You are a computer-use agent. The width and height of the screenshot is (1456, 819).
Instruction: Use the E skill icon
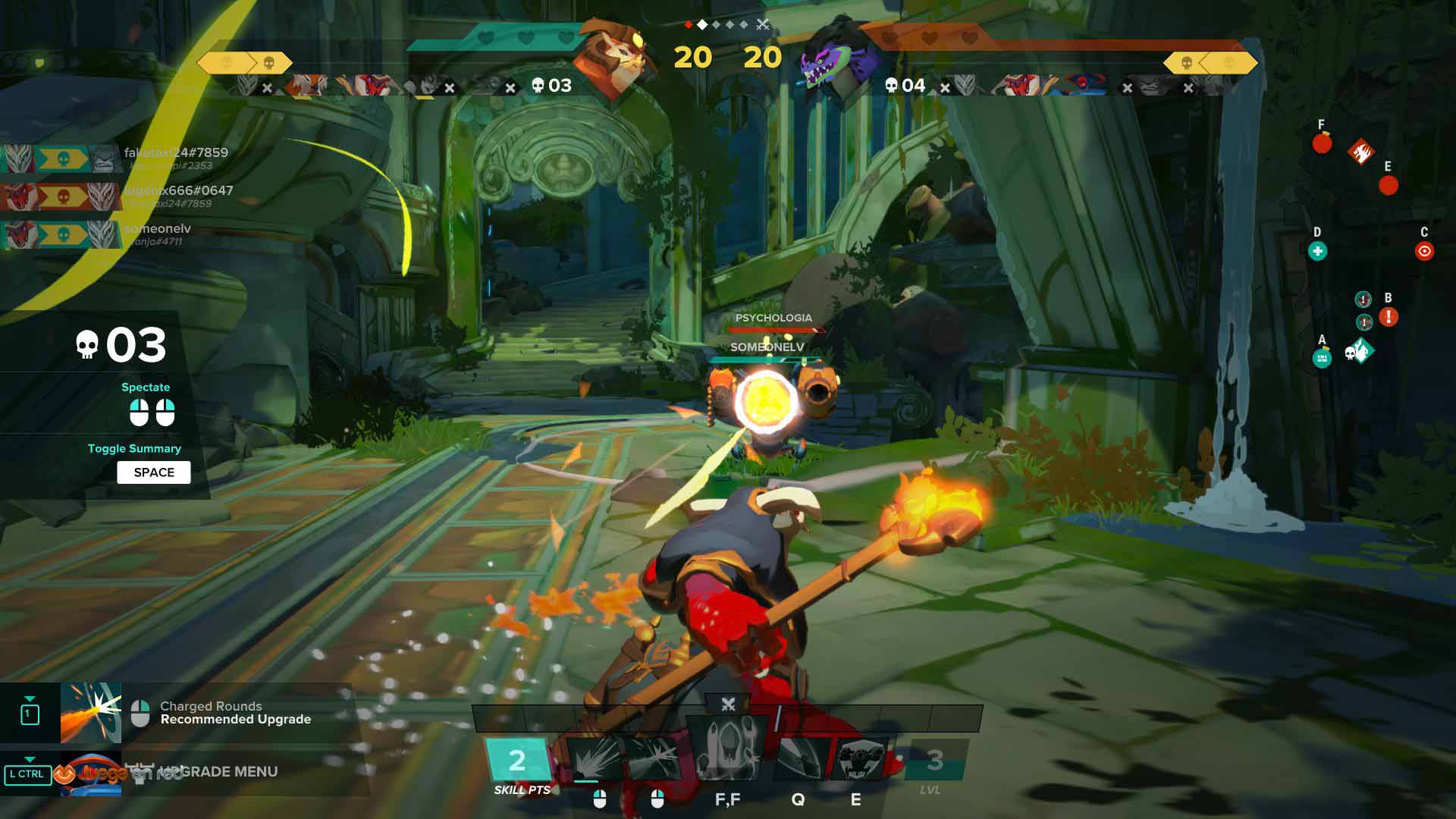[x=860, y=758]
